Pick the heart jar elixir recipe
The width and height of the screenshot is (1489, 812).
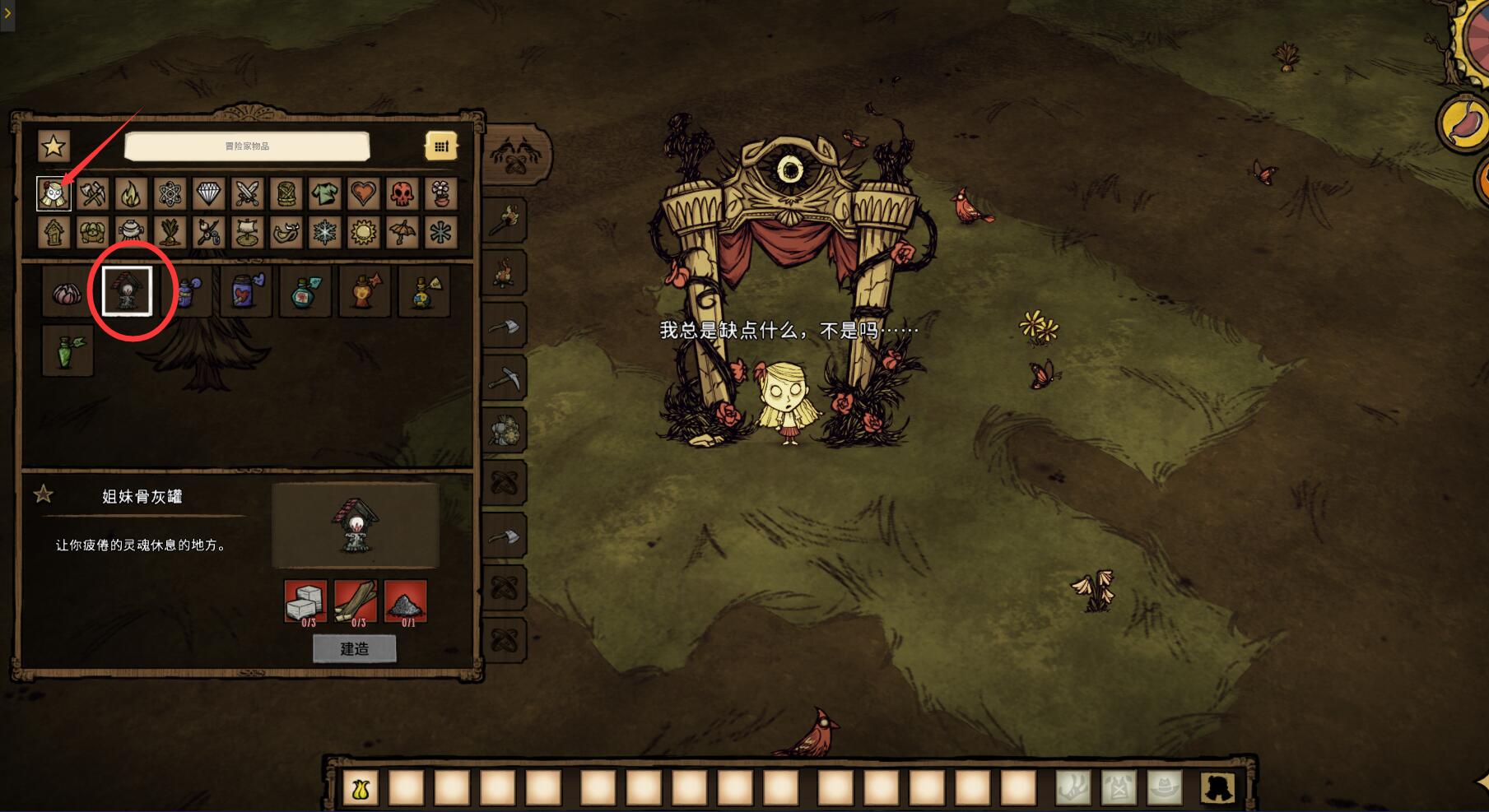pos(245,291)
